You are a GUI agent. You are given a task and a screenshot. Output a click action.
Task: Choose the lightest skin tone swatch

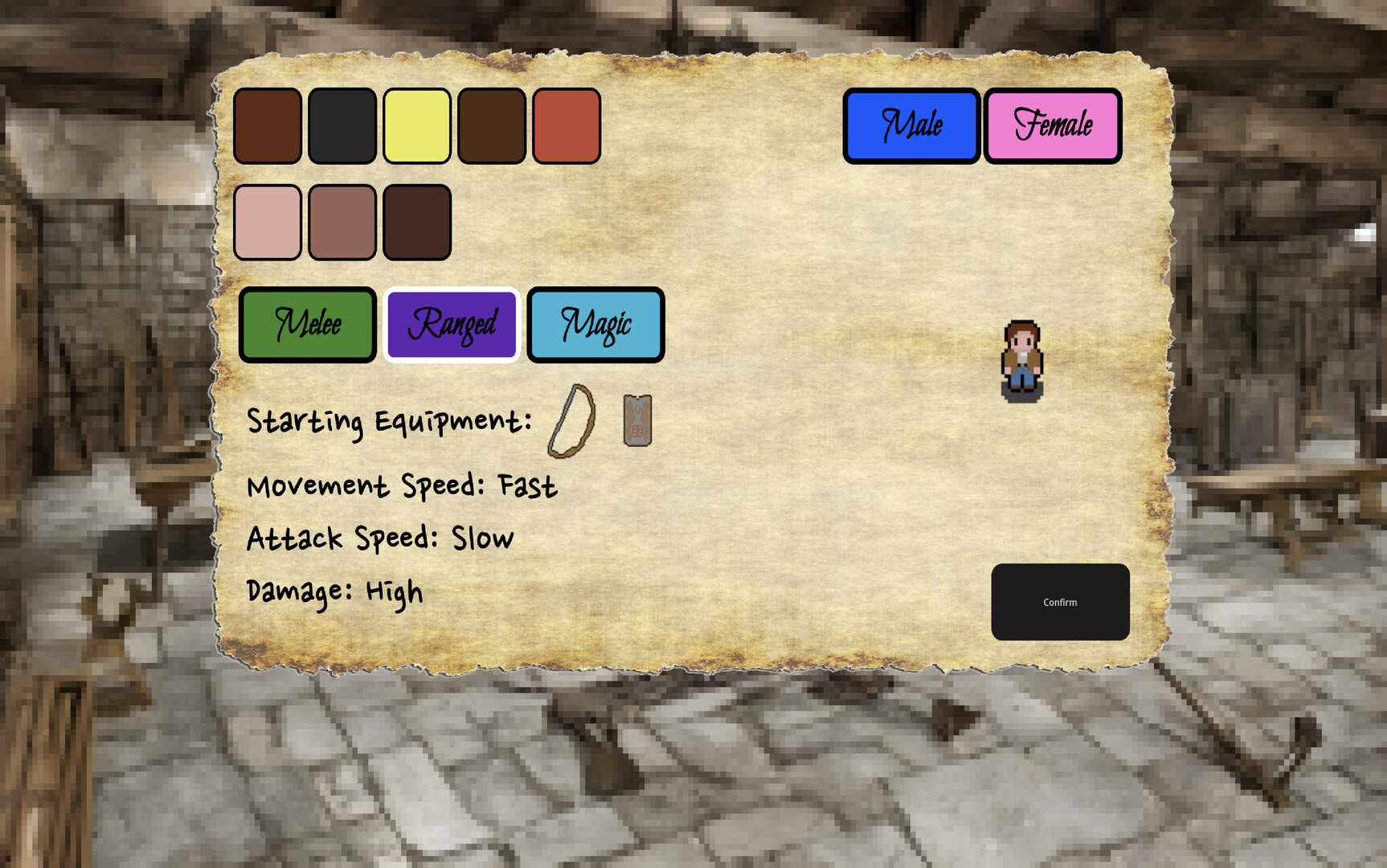pyautogui.click(x=268, y=222)
